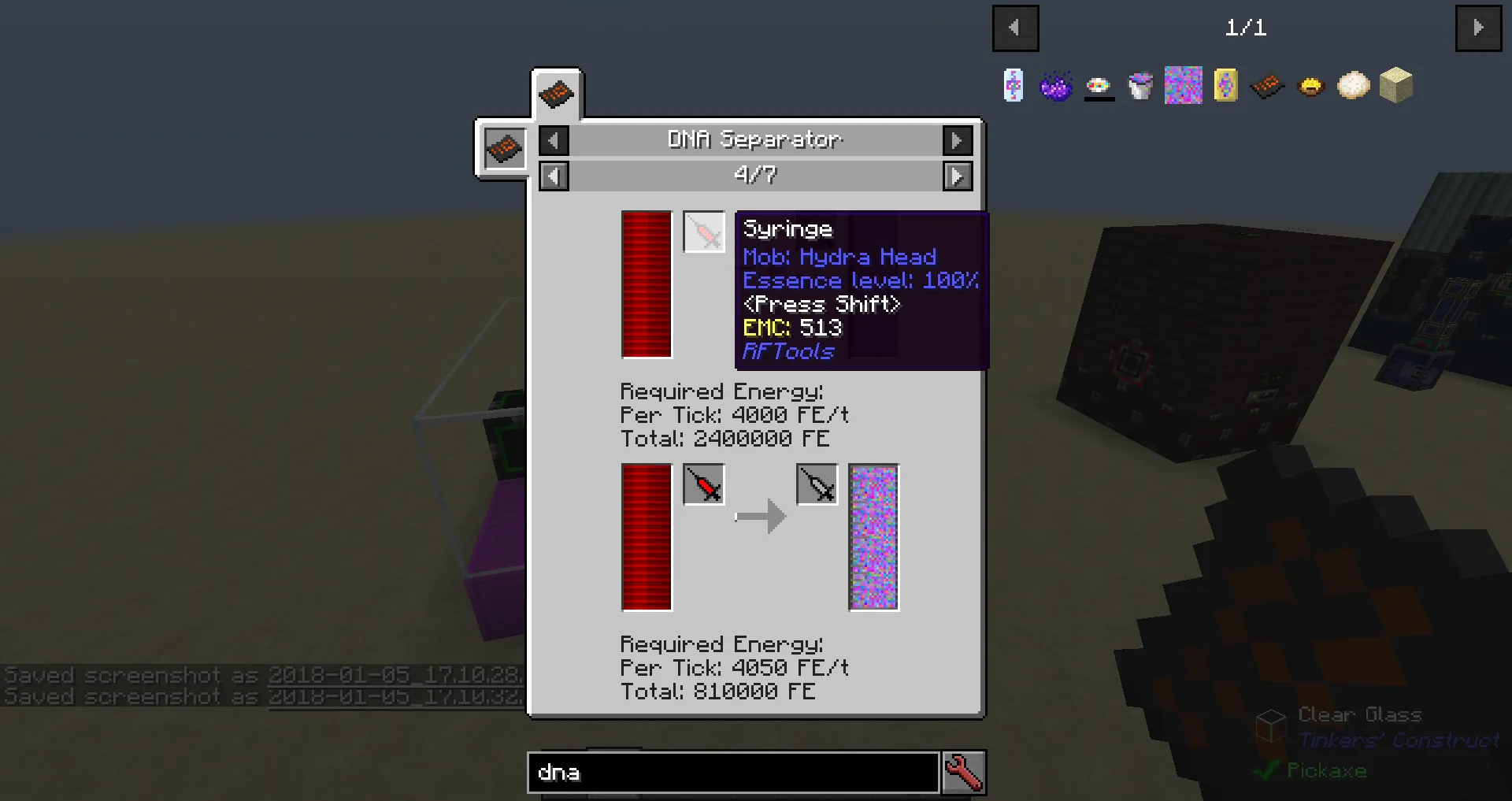This screenshot has height=801, width=1512.
Task: Advance to the next recipe page with the right arrow
Action: point(958,176)
